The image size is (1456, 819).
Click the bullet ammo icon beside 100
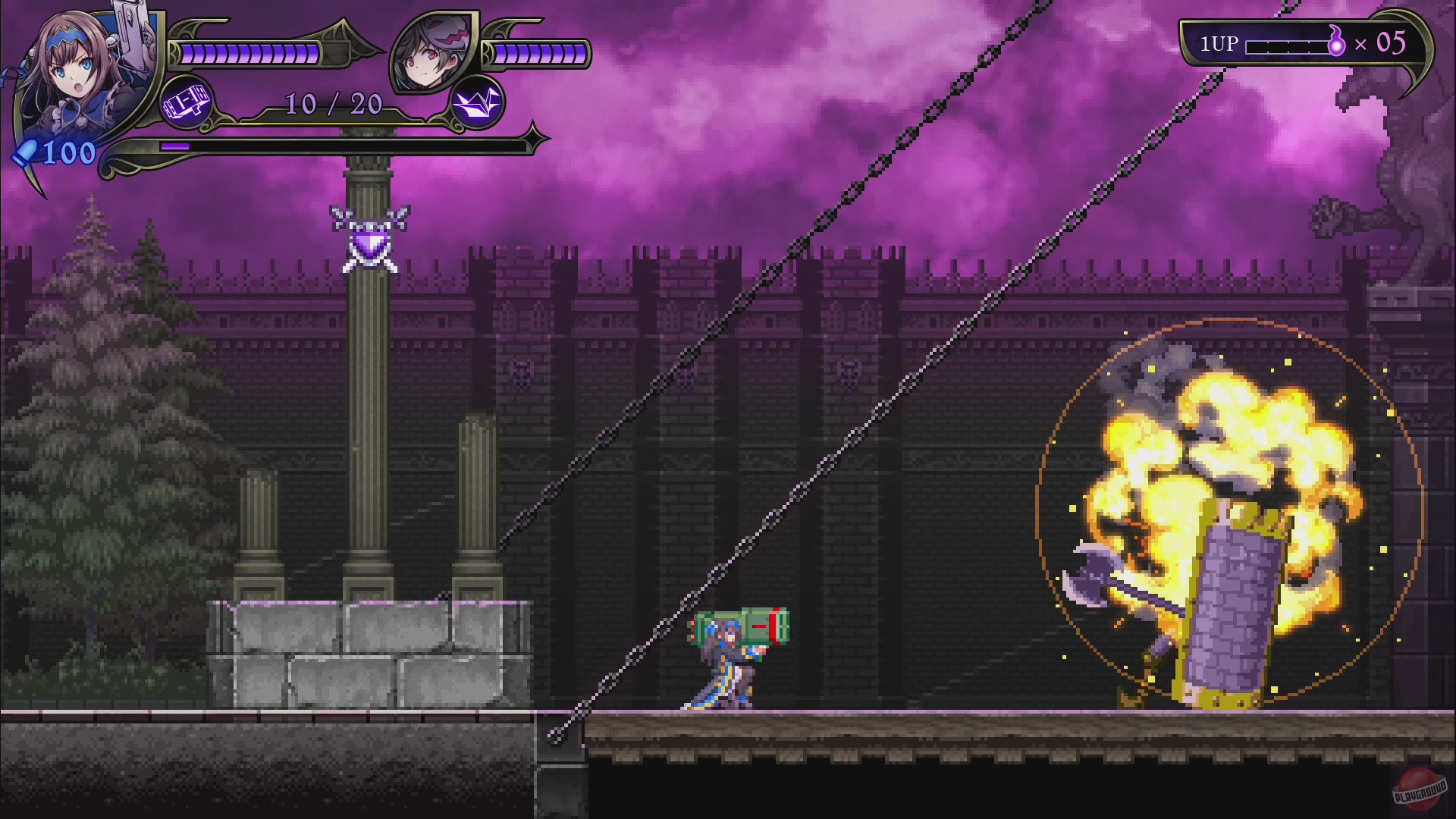point(25,151)
